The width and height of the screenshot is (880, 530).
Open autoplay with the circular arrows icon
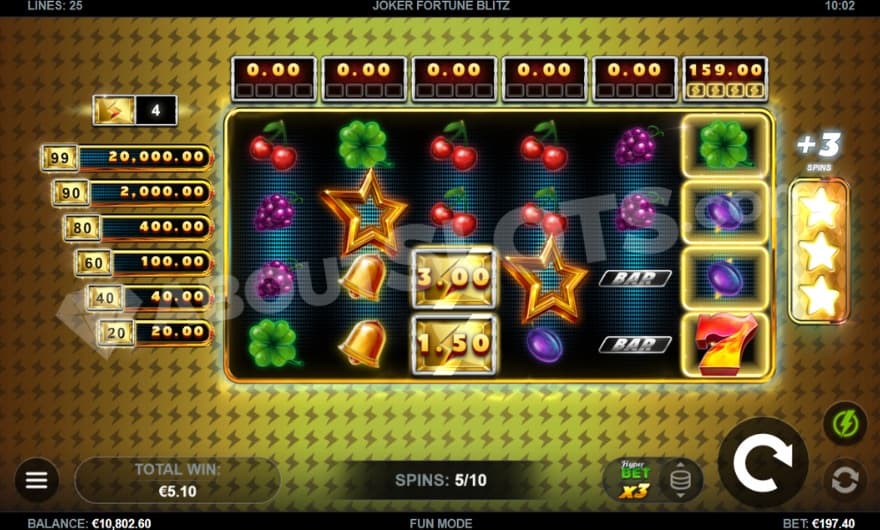845,480
